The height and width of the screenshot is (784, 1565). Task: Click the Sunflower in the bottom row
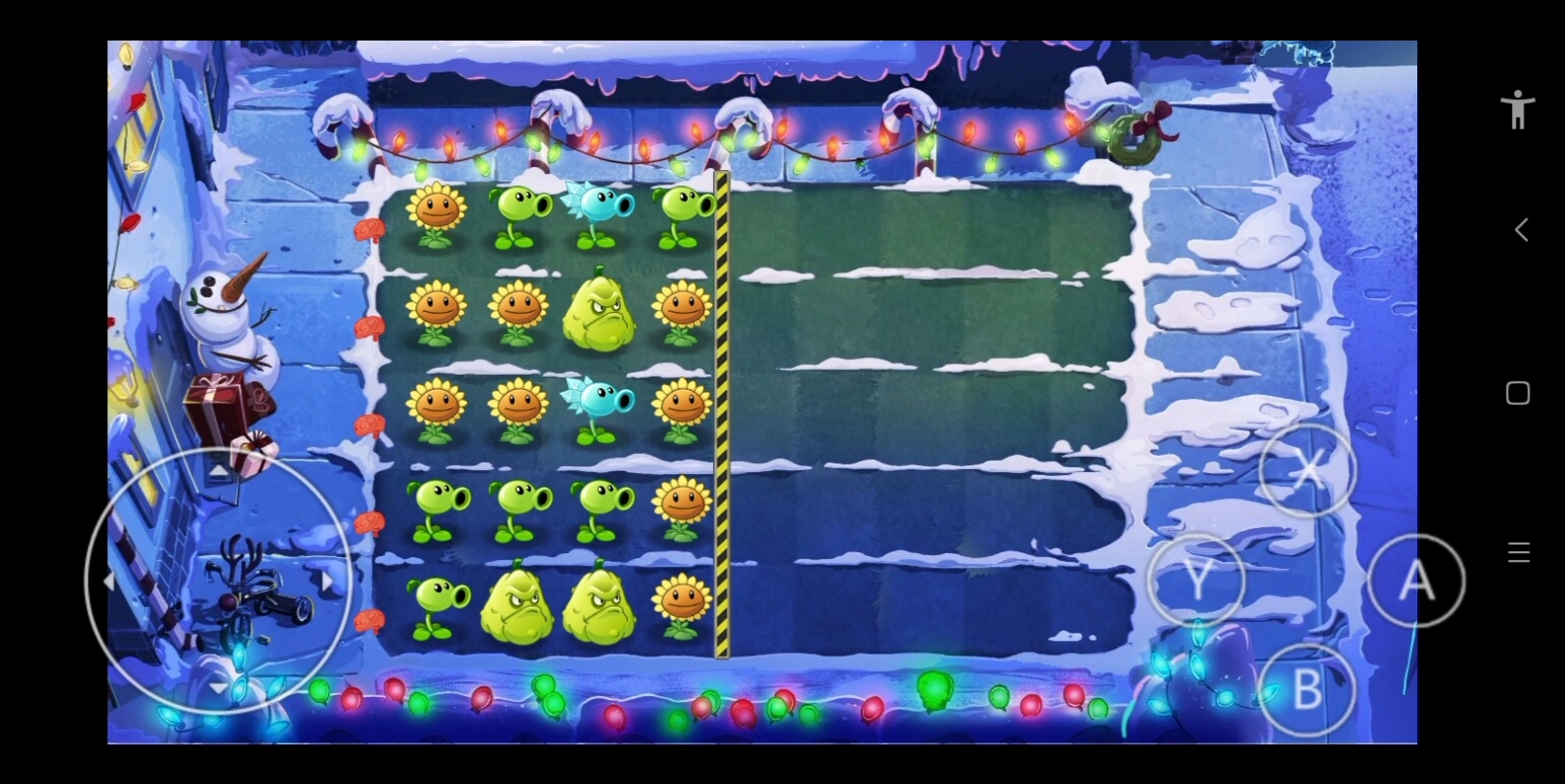[684, 603]
